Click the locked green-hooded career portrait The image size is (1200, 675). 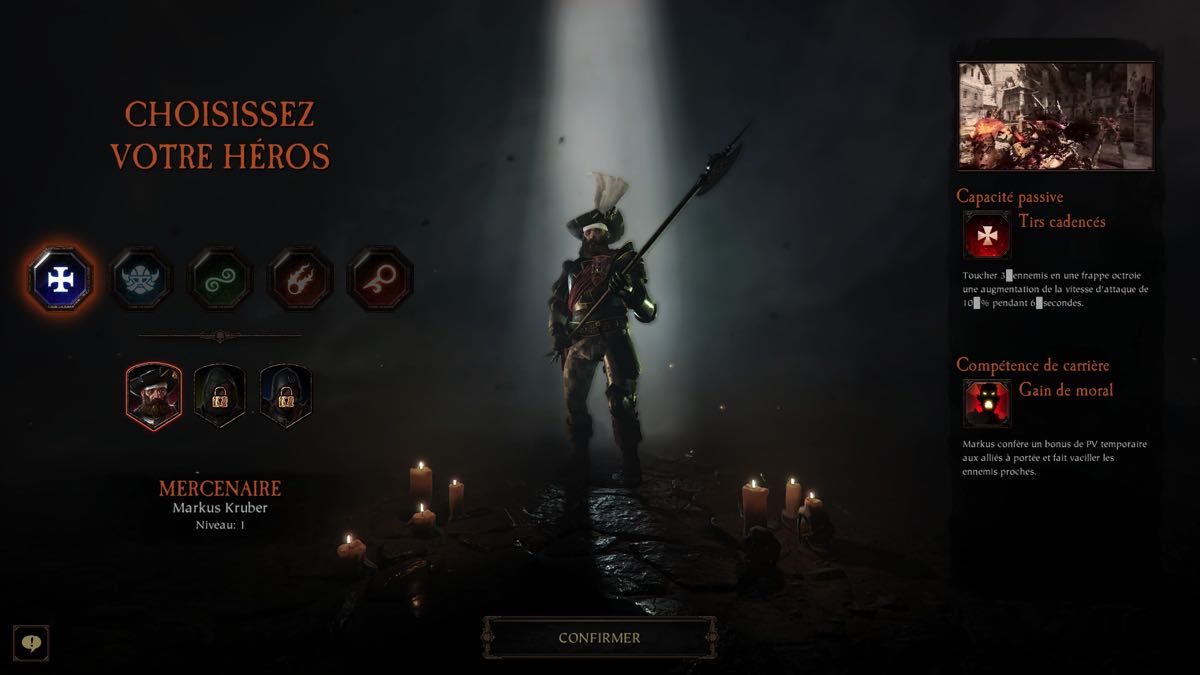coord(219,394)
